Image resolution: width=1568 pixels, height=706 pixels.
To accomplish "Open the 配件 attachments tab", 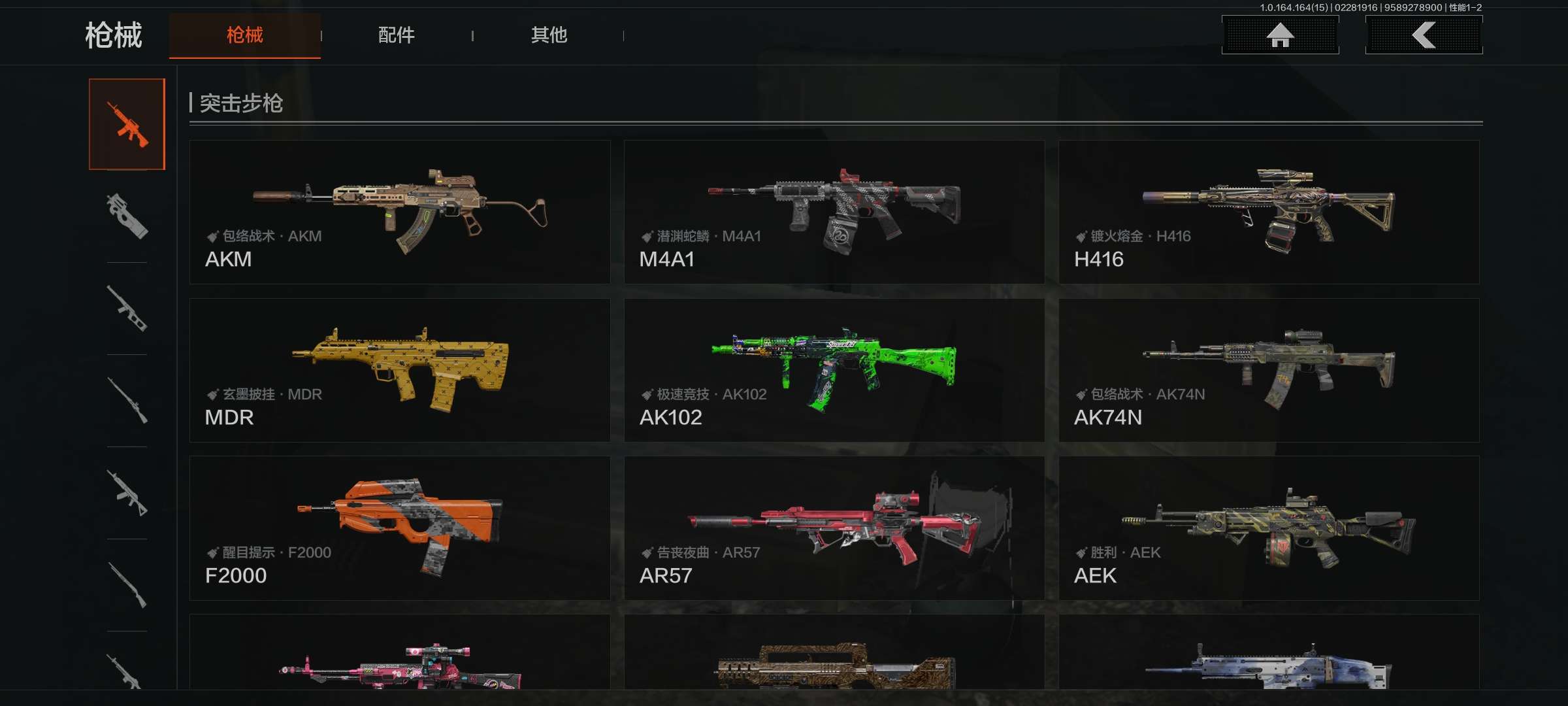I will point(396,35).
